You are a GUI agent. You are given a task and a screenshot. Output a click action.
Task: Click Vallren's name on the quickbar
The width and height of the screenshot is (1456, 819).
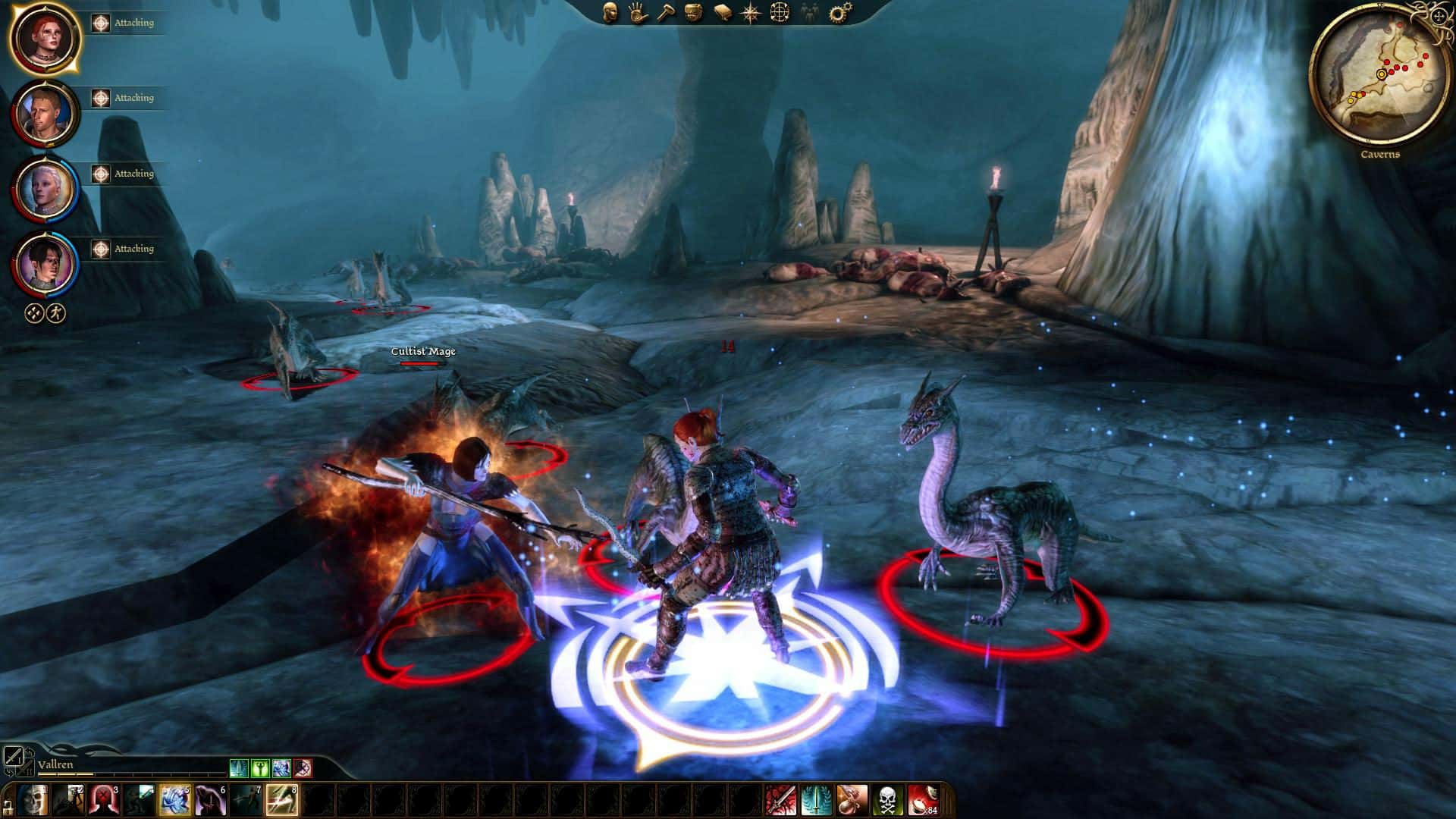(x=55, y=764)
